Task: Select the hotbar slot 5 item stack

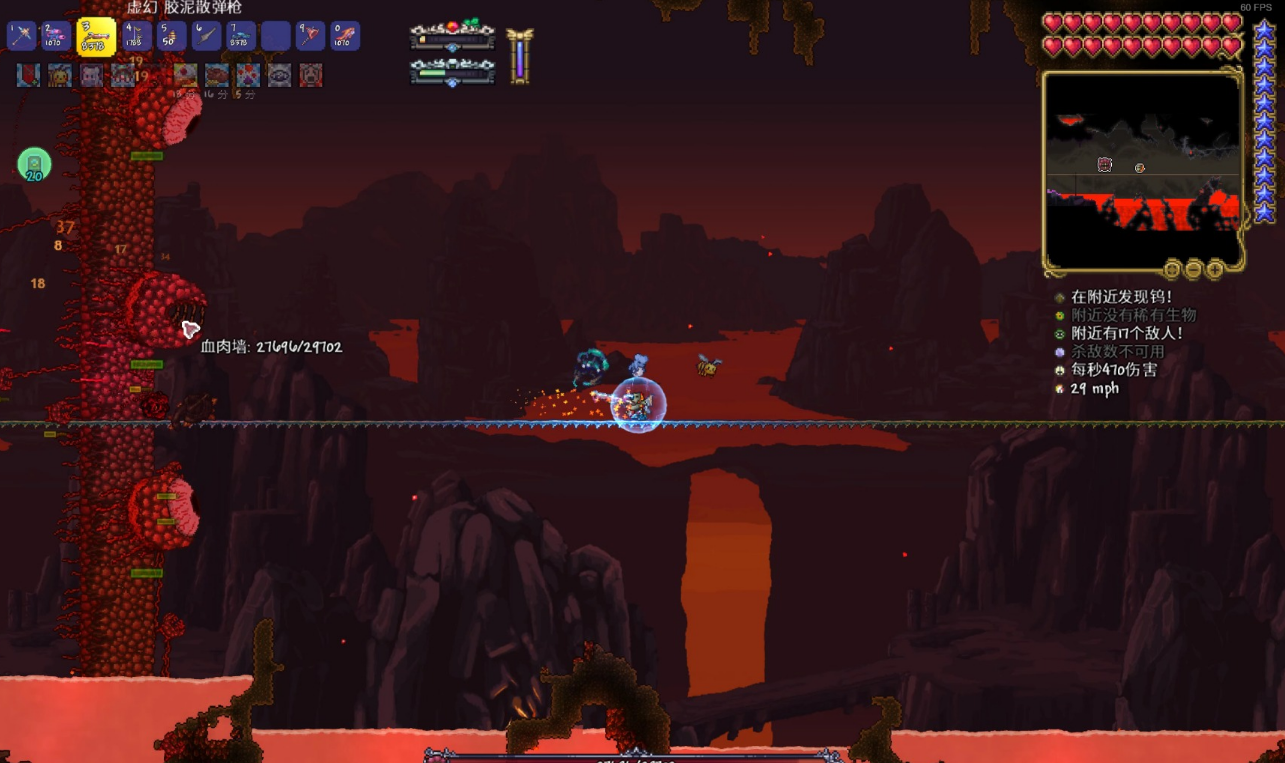Action: [171, 37]
